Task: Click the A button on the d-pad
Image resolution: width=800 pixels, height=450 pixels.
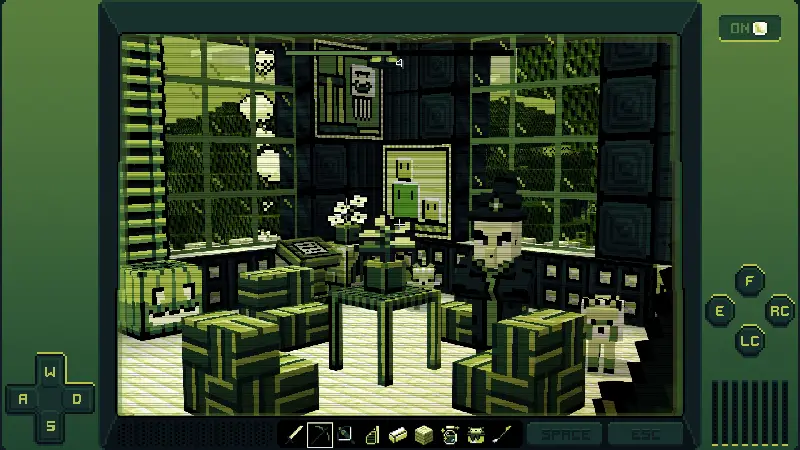Action: (24, 399)
